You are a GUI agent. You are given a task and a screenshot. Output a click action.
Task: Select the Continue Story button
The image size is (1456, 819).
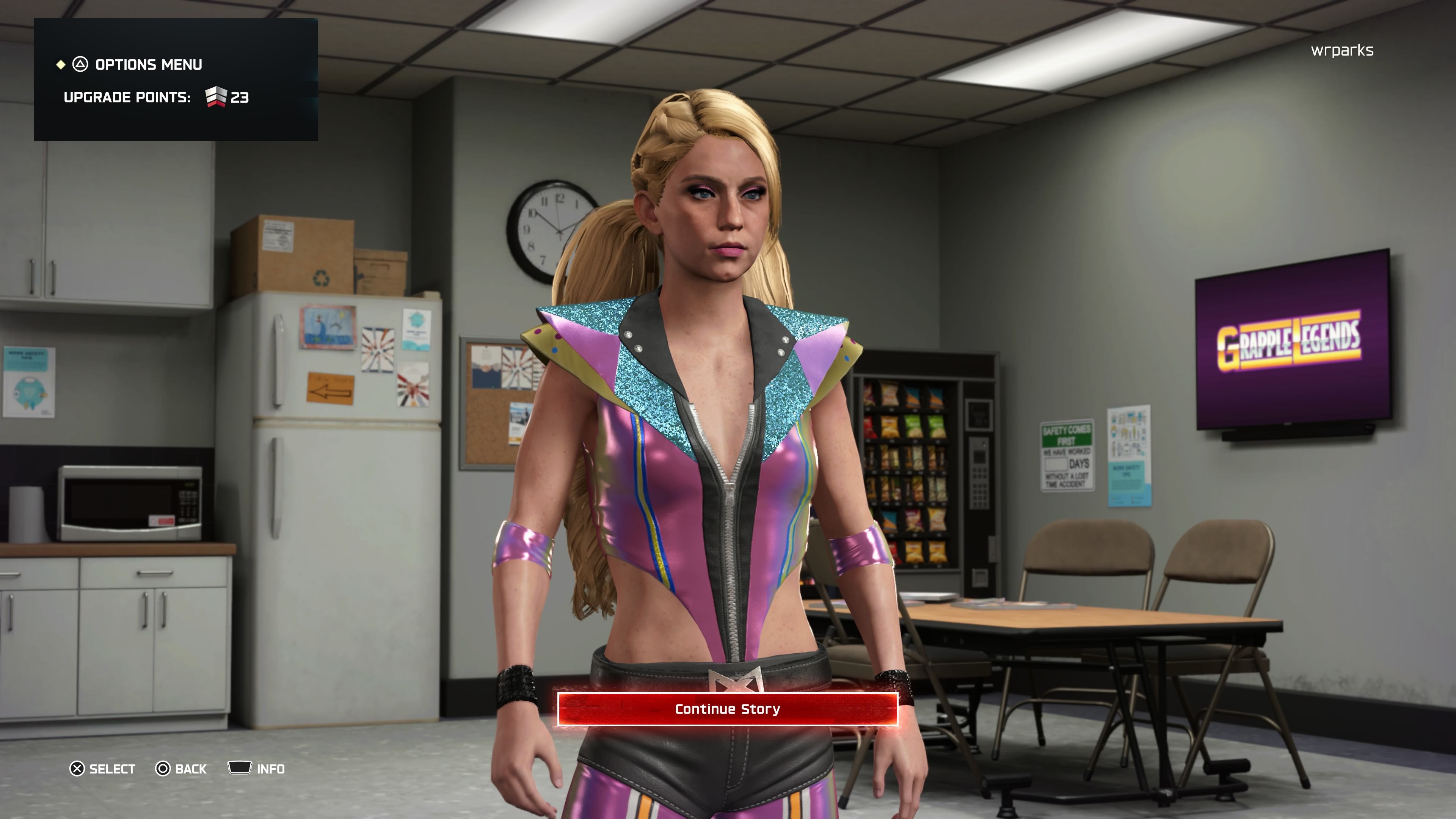pos(728,709)
